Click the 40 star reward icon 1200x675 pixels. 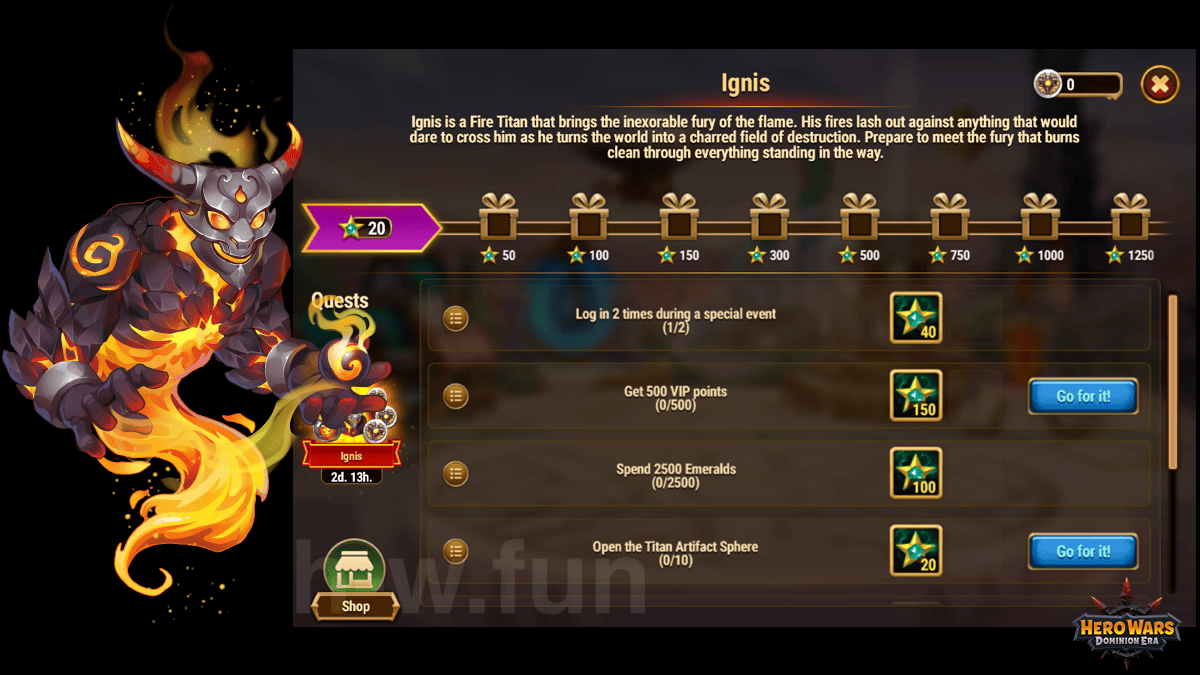point(915,318)
